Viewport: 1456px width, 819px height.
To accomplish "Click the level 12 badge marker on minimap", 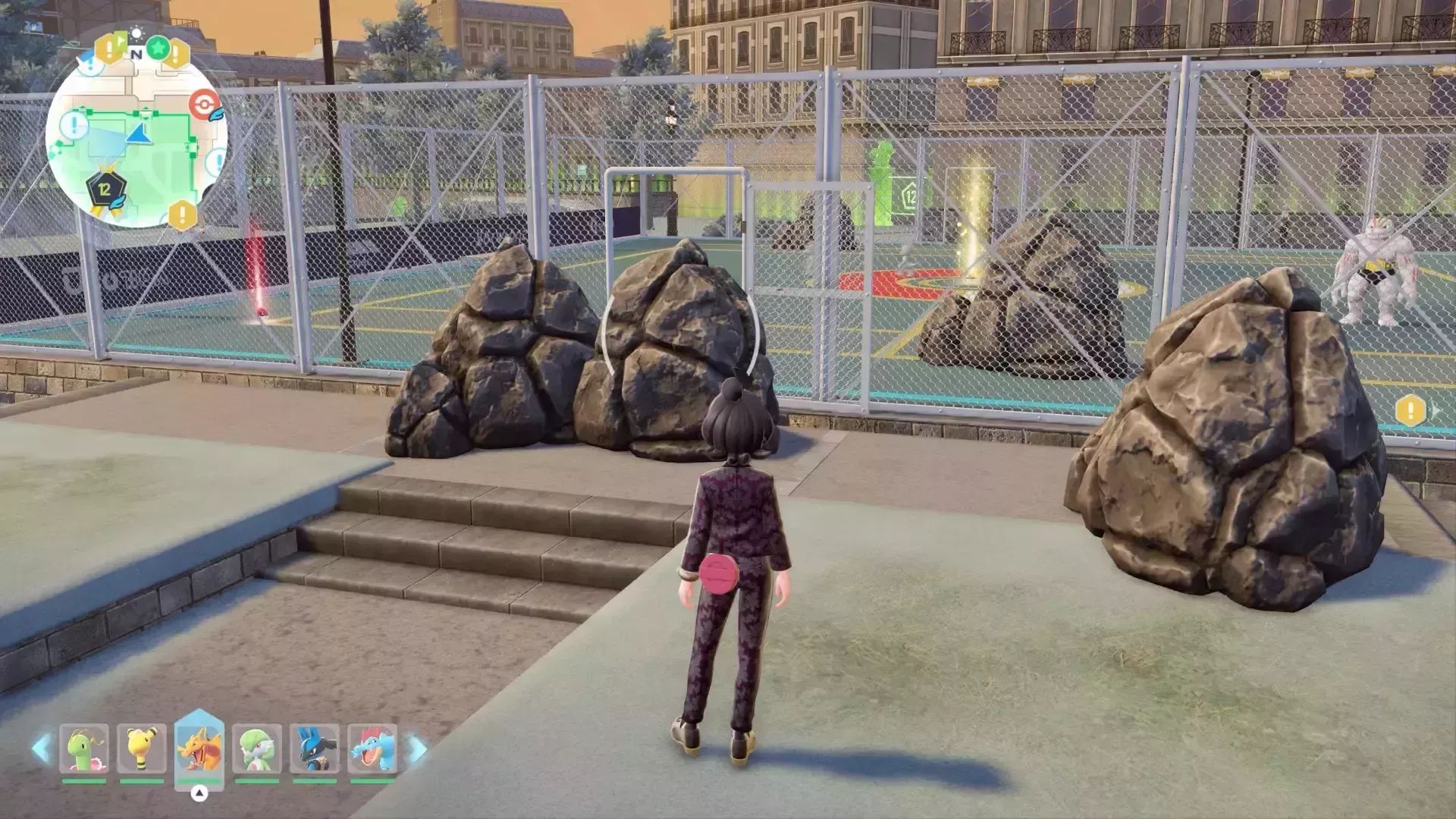I will (105, 190).
